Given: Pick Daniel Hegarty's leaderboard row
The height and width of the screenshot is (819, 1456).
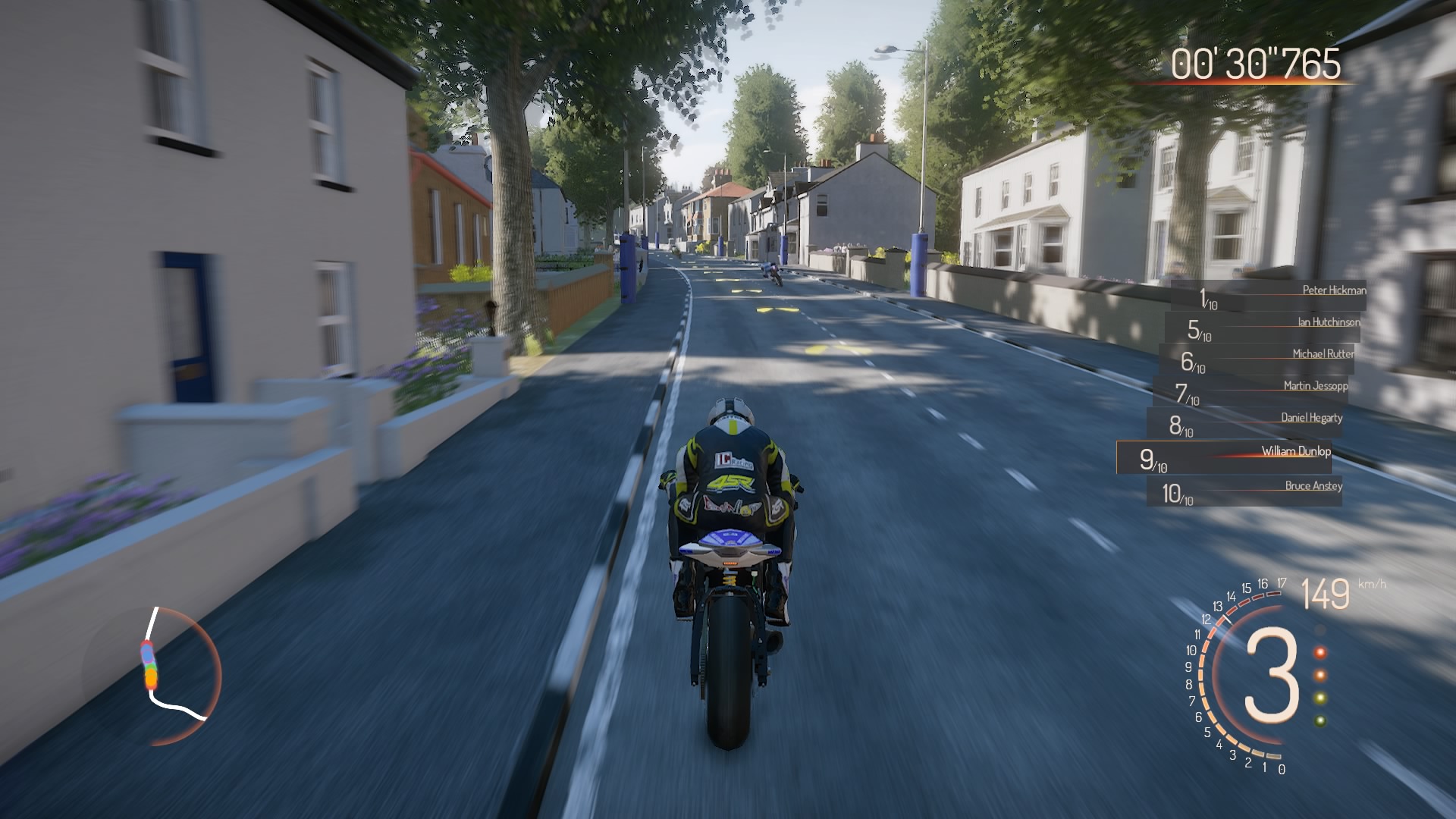Looking at the screenshot, I should (1246, 424).
